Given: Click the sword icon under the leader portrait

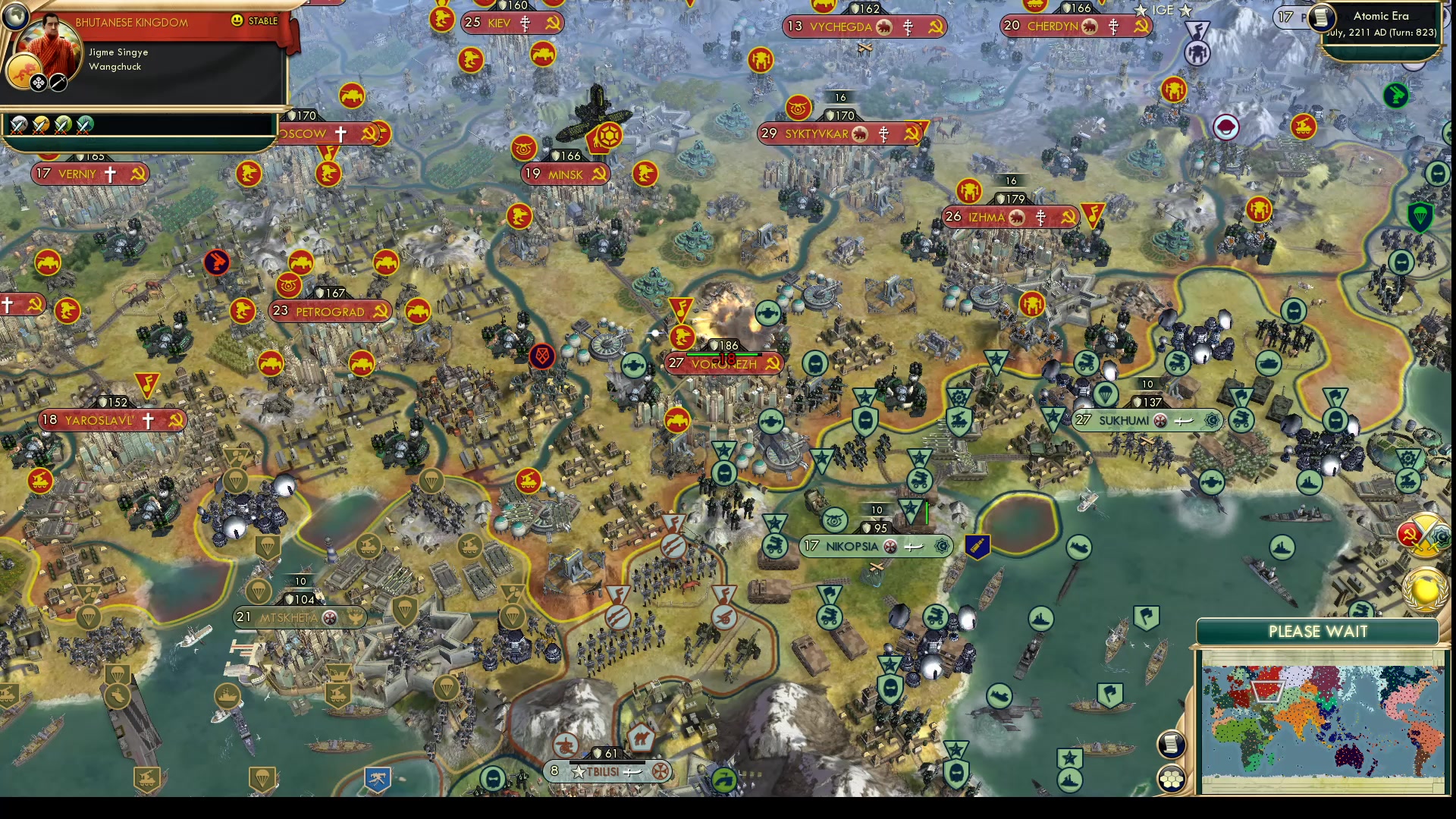Looking at the screenshot, I should coord(58,82).
